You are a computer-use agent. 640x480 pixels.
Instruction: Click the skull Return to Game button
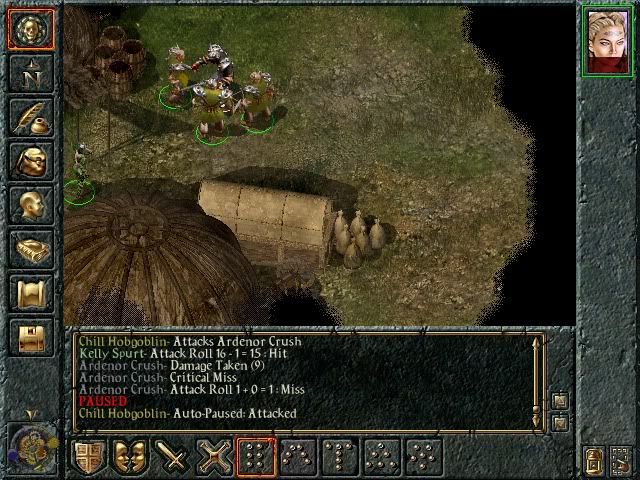31,29
